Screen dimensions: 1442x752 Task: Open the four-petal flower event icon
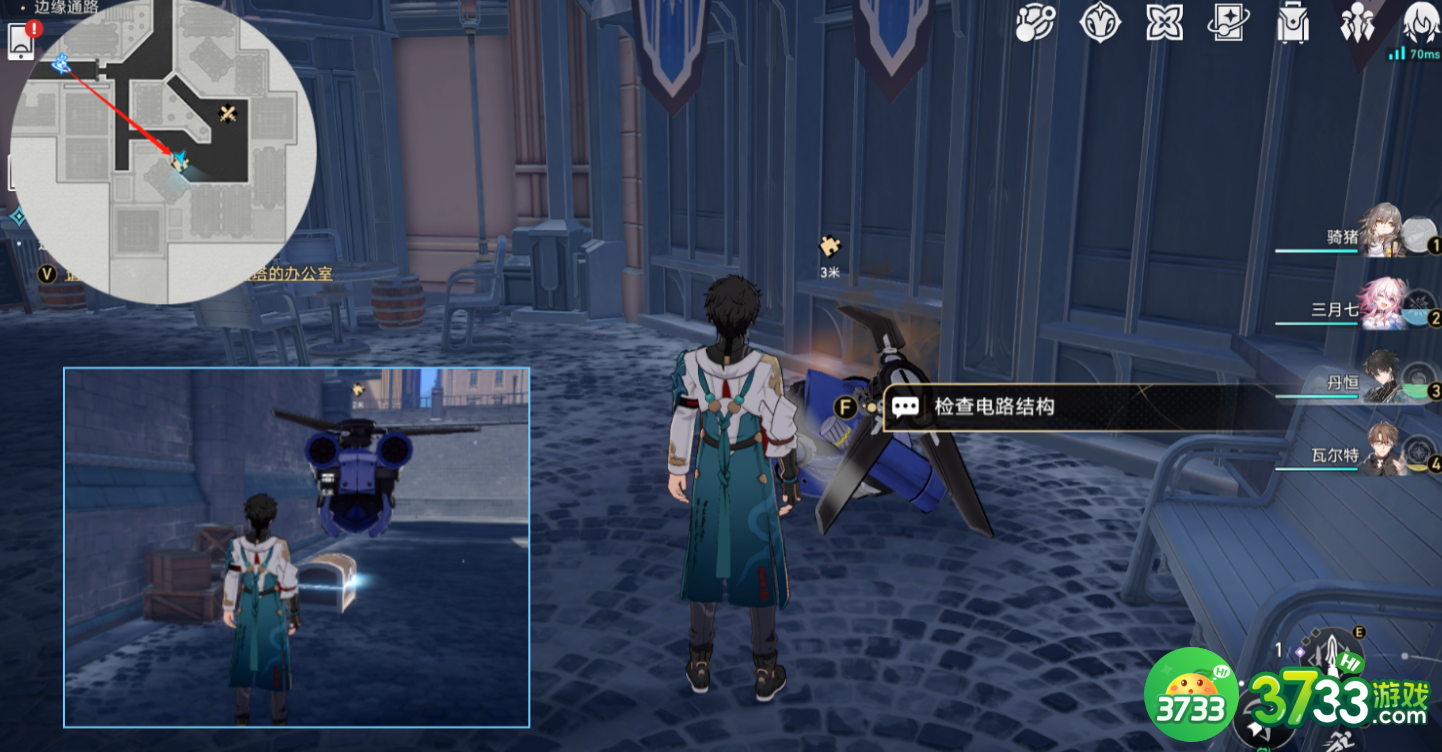coord(1163,22)
